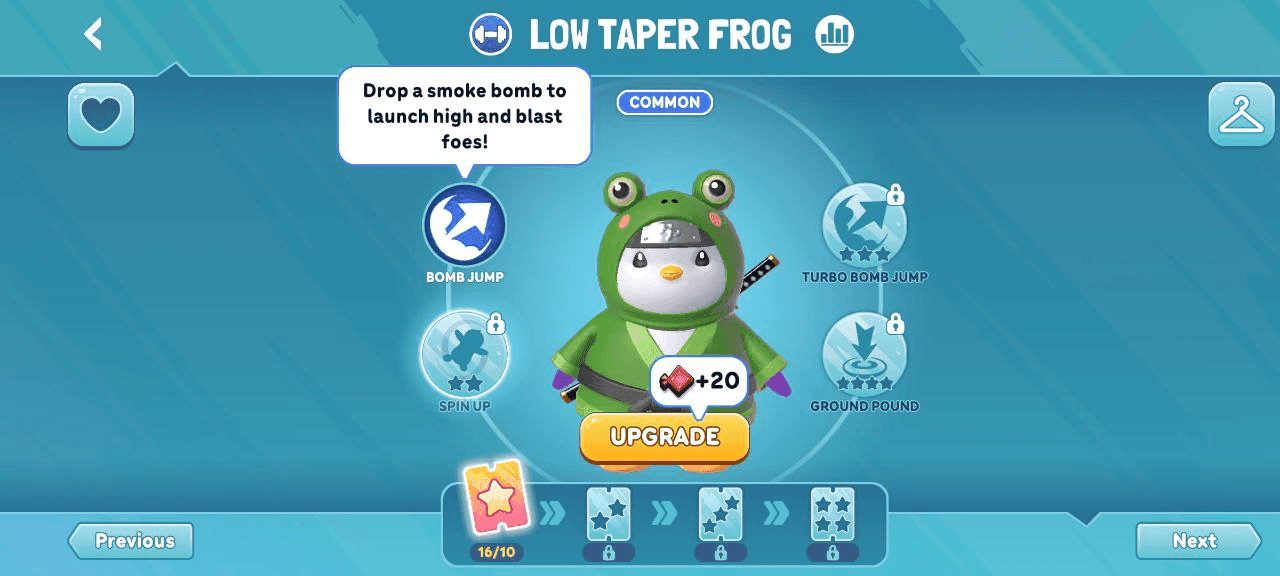Screen dimensions: 1280x576
Task: Select the locked two-star upgrade card
Action: coord(608,514)
